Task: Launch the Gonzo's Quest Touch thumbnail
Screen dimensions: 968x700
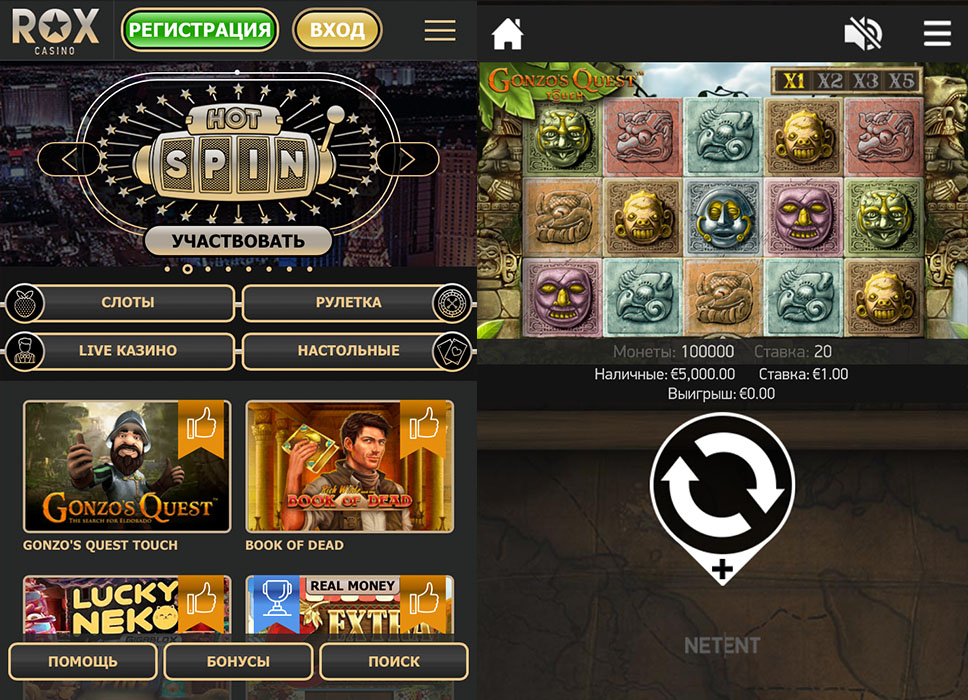Action: pyautogui.click(x=127, y=466)
